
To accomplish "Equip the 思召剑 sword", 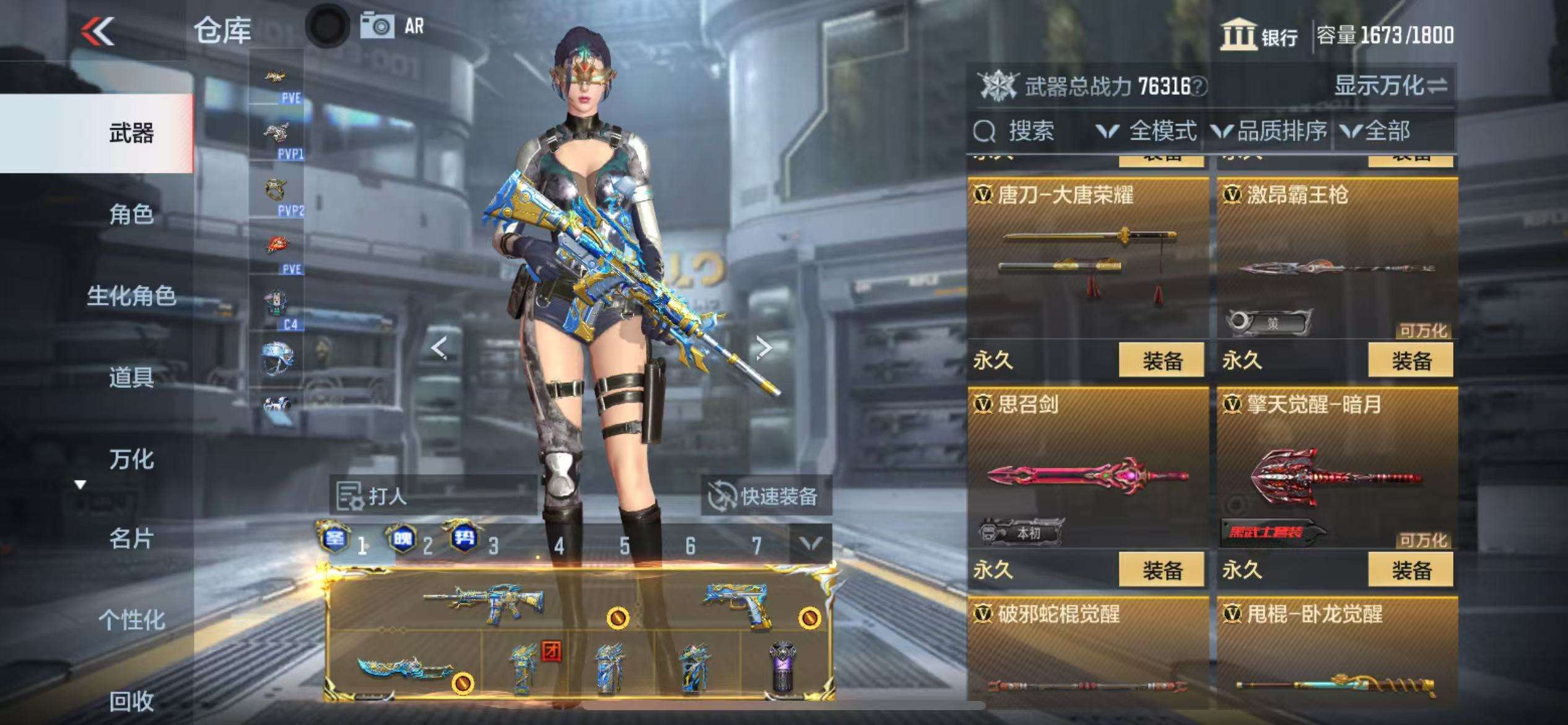I will pyautogui.click(x=1161, y=569).
